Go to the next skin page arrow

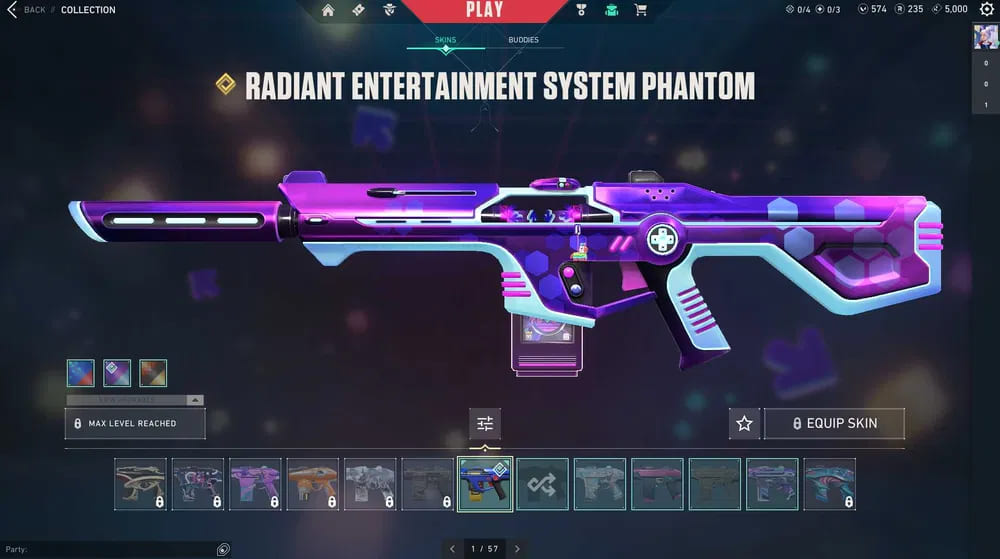pyautogui.click(x=517, y=548)
